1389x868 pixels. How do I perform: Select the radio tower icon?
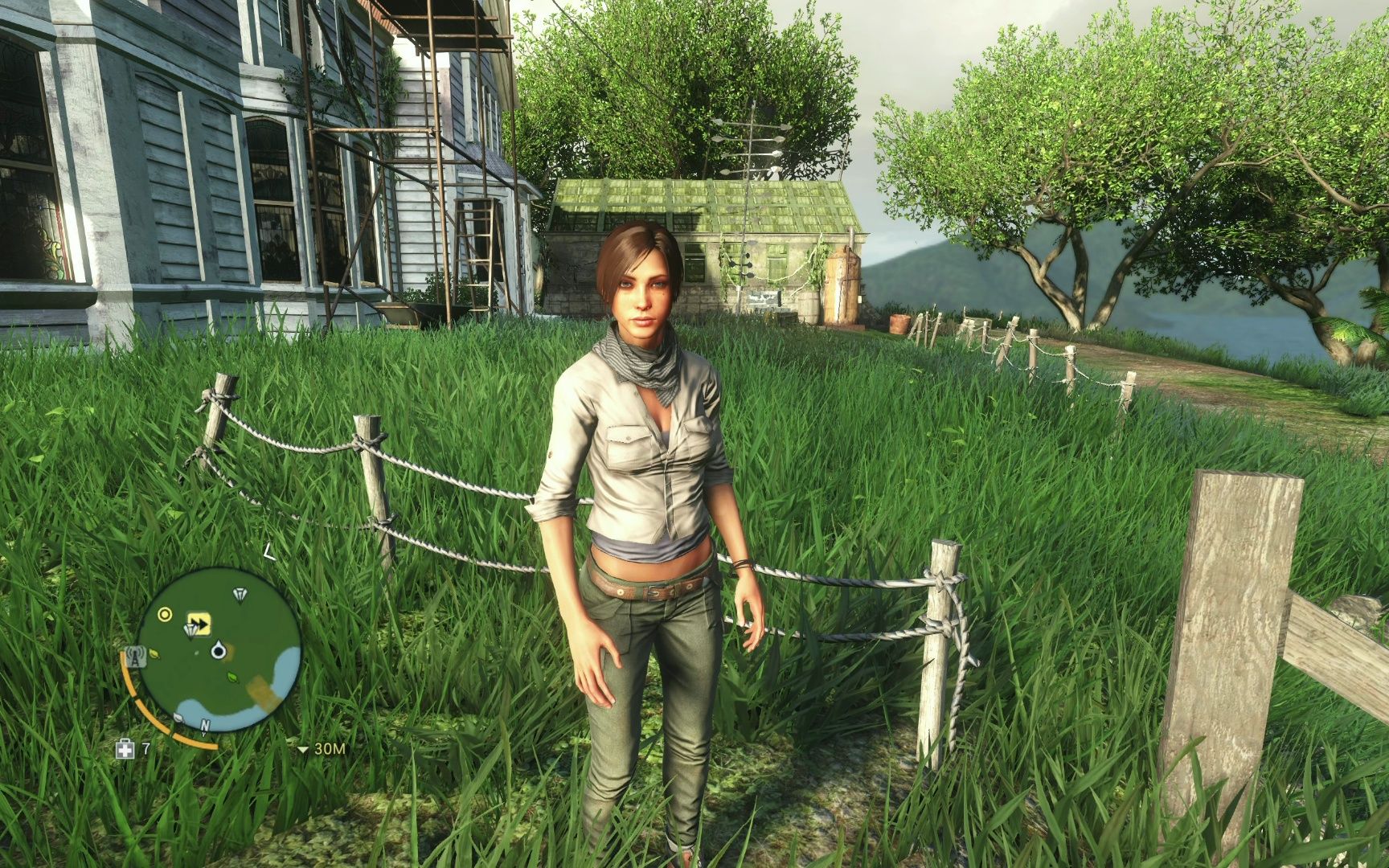pos(135,657)
